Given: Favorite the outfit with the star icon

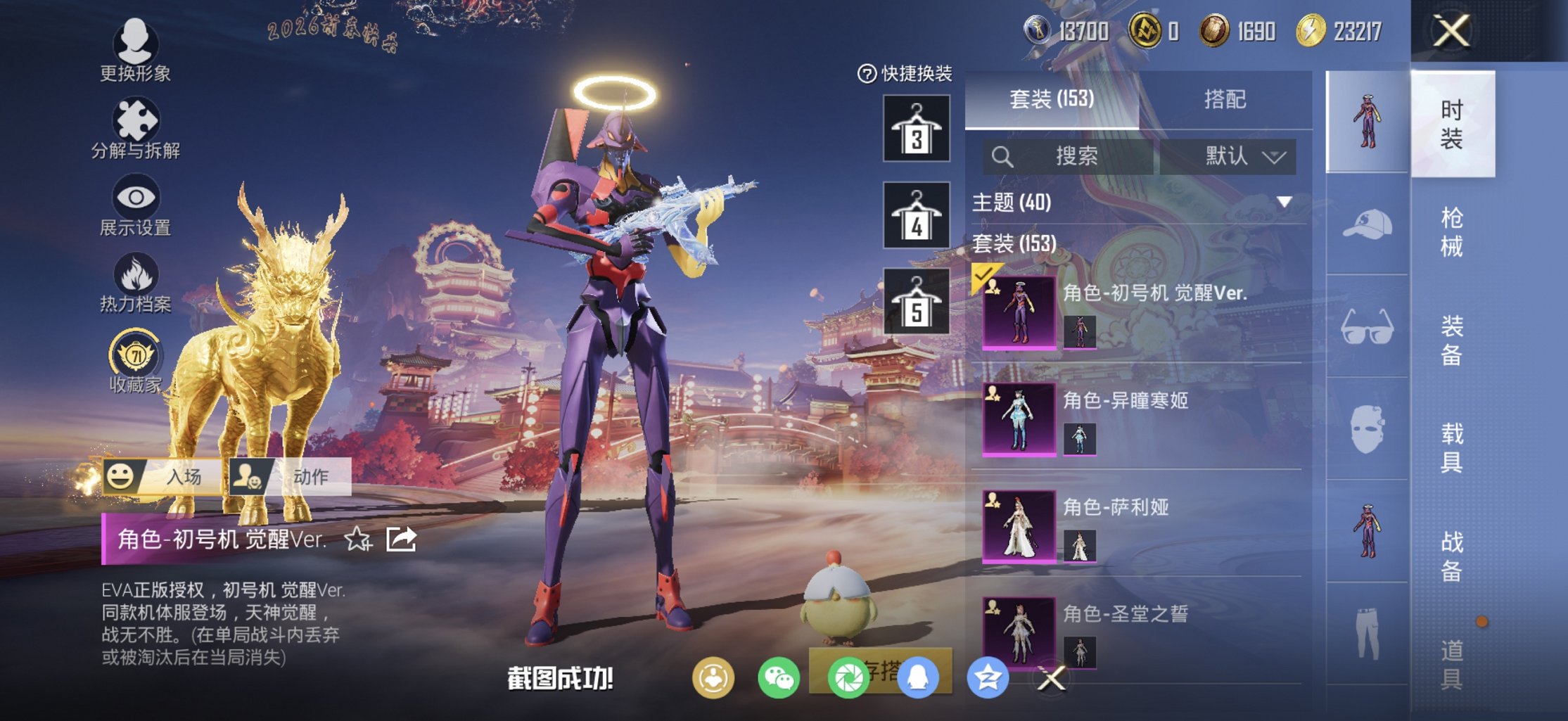Looking at the screenshot, I should (x=357, y=540).
